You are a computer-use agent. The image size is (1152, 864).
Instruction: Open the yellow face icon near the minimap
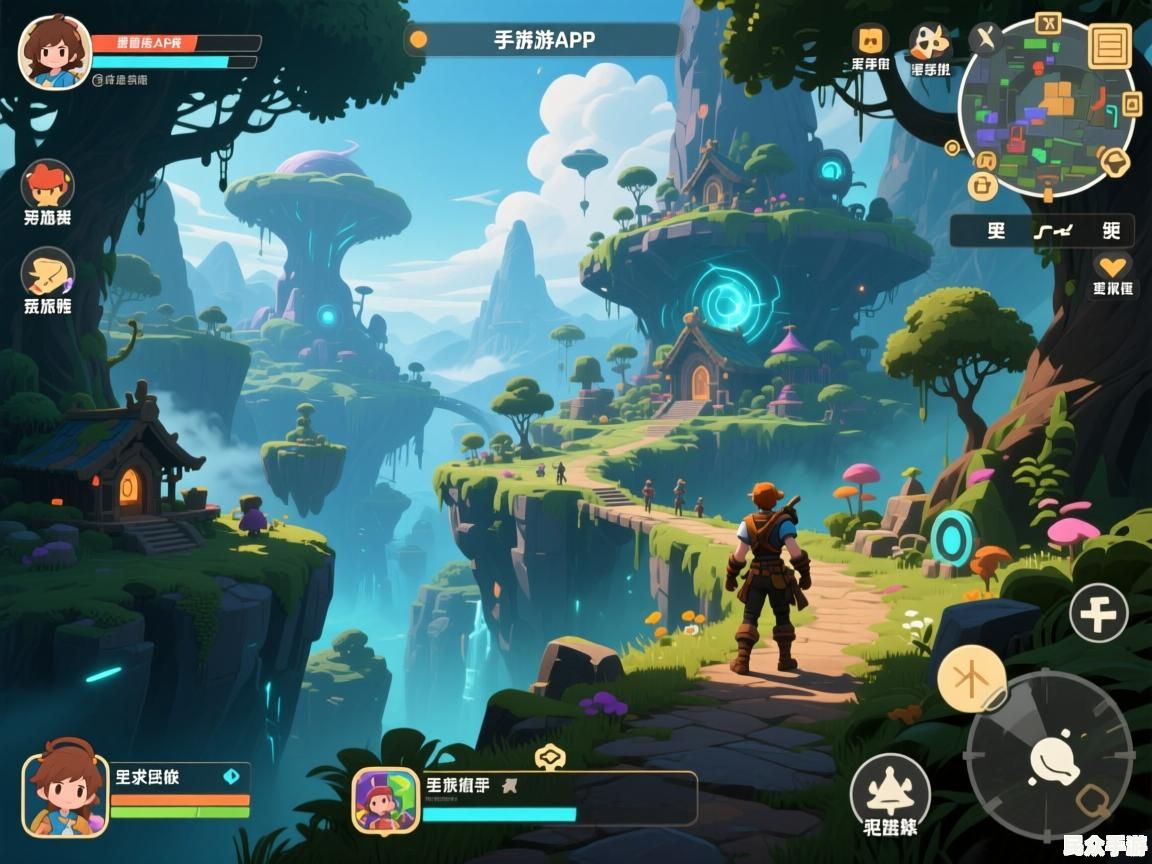point(870,41)
